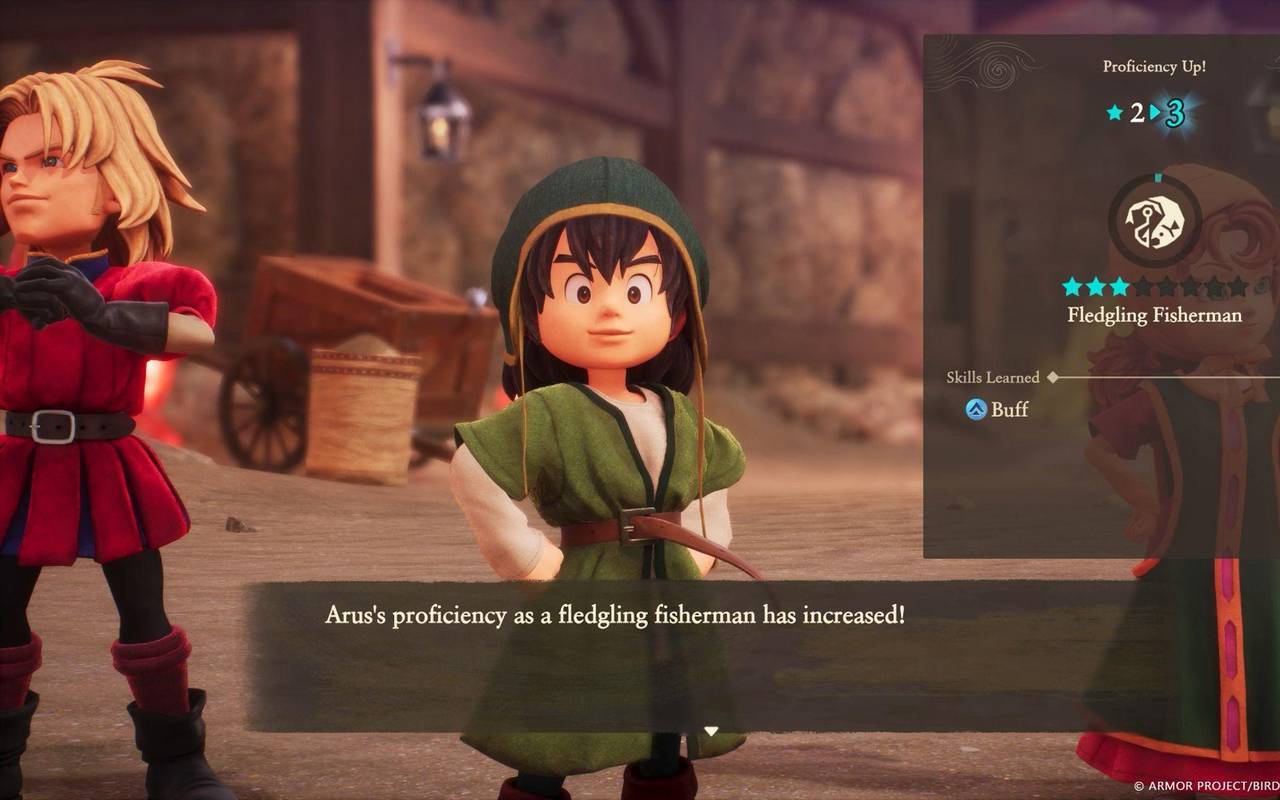Select the teal star beside the number 2
Screen dimensions: 1280x800
pos(1114,112)
